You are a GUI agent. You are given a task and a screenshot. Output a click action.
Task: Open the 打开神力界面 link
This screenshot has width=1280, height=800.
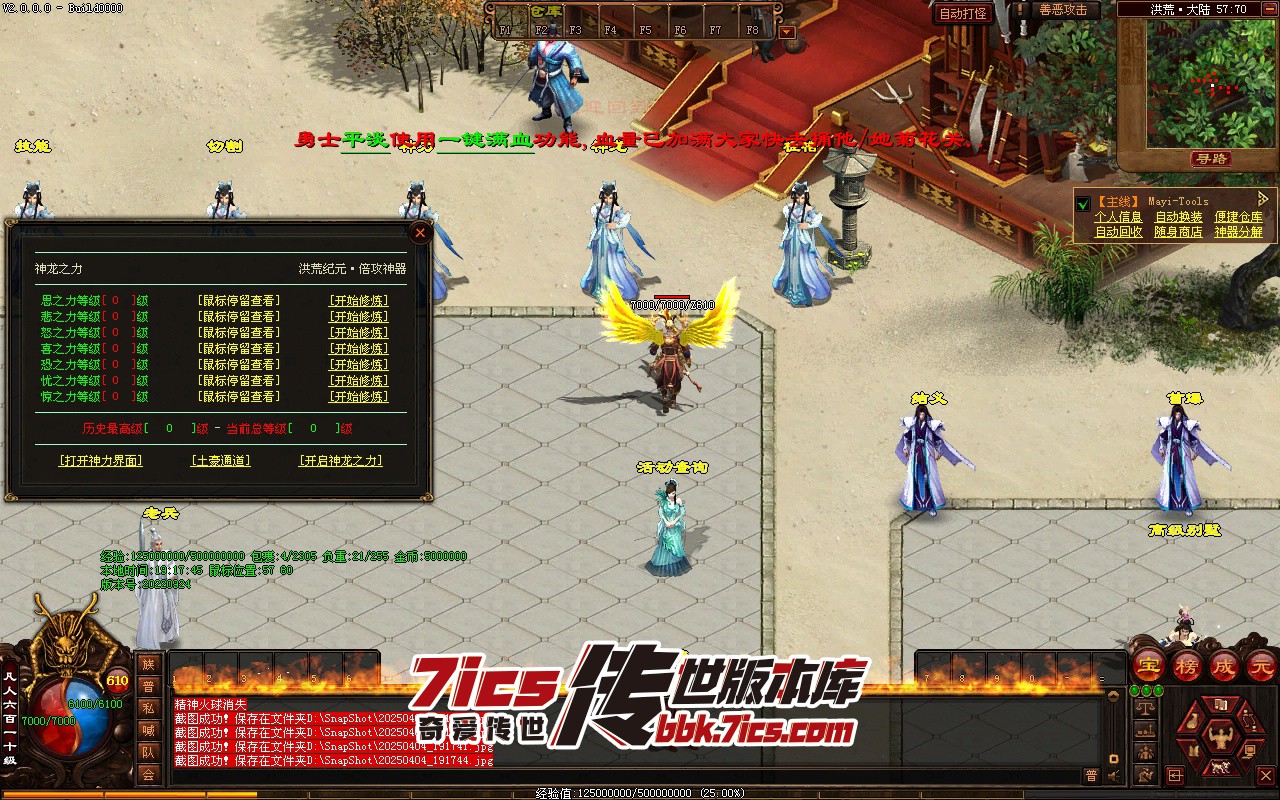pyautogui.click(x=101, y=461)
